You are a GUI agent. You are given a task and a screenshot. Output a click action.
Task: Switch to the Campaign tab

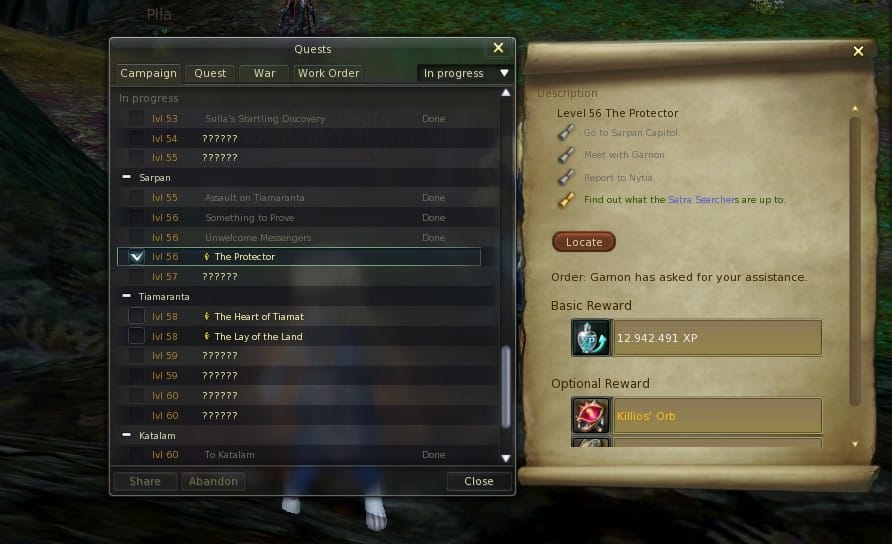point(148,73)
